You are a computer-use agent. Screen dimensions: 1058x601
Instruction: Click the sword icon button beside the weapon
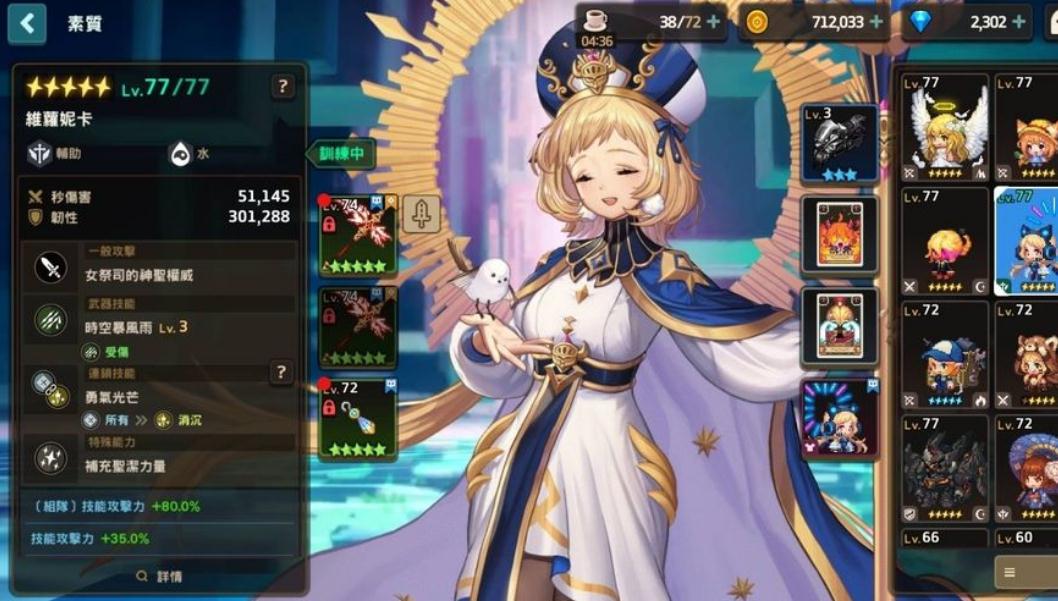421,214
